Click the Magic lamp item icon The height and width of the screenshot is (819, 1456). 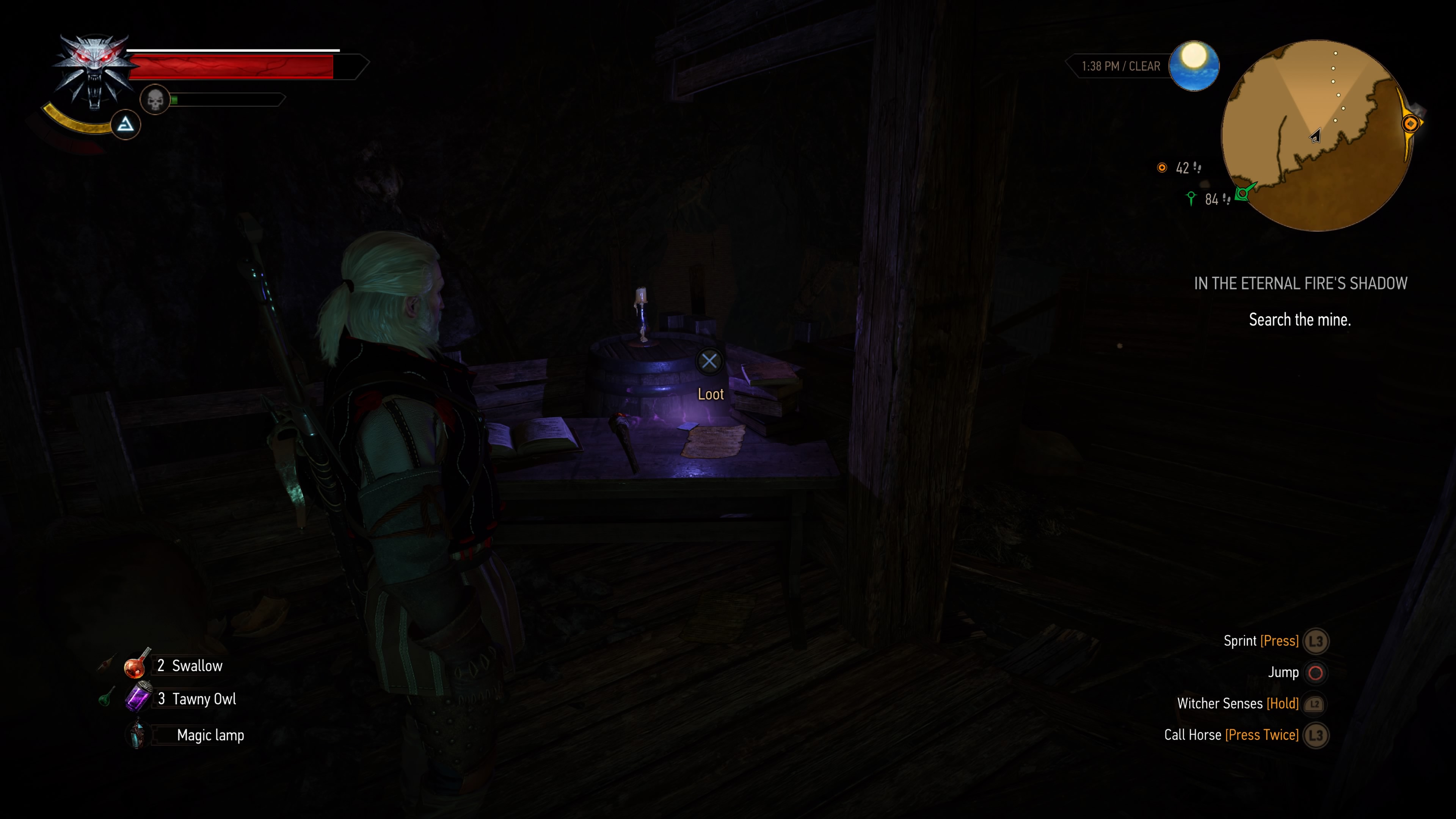(137, 734)
